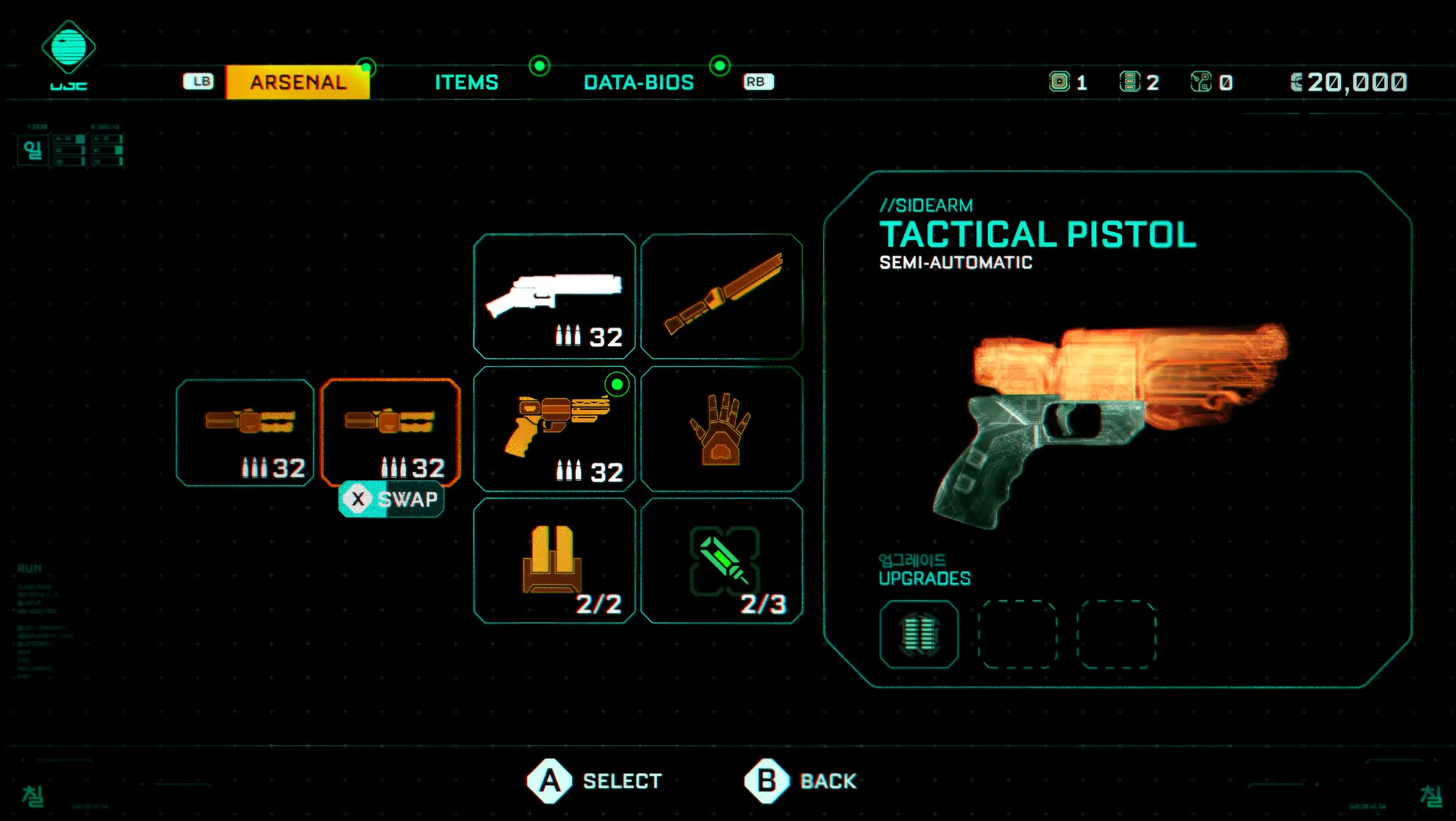
Task: Select the green health injector slot
Action: coord(722,561)
